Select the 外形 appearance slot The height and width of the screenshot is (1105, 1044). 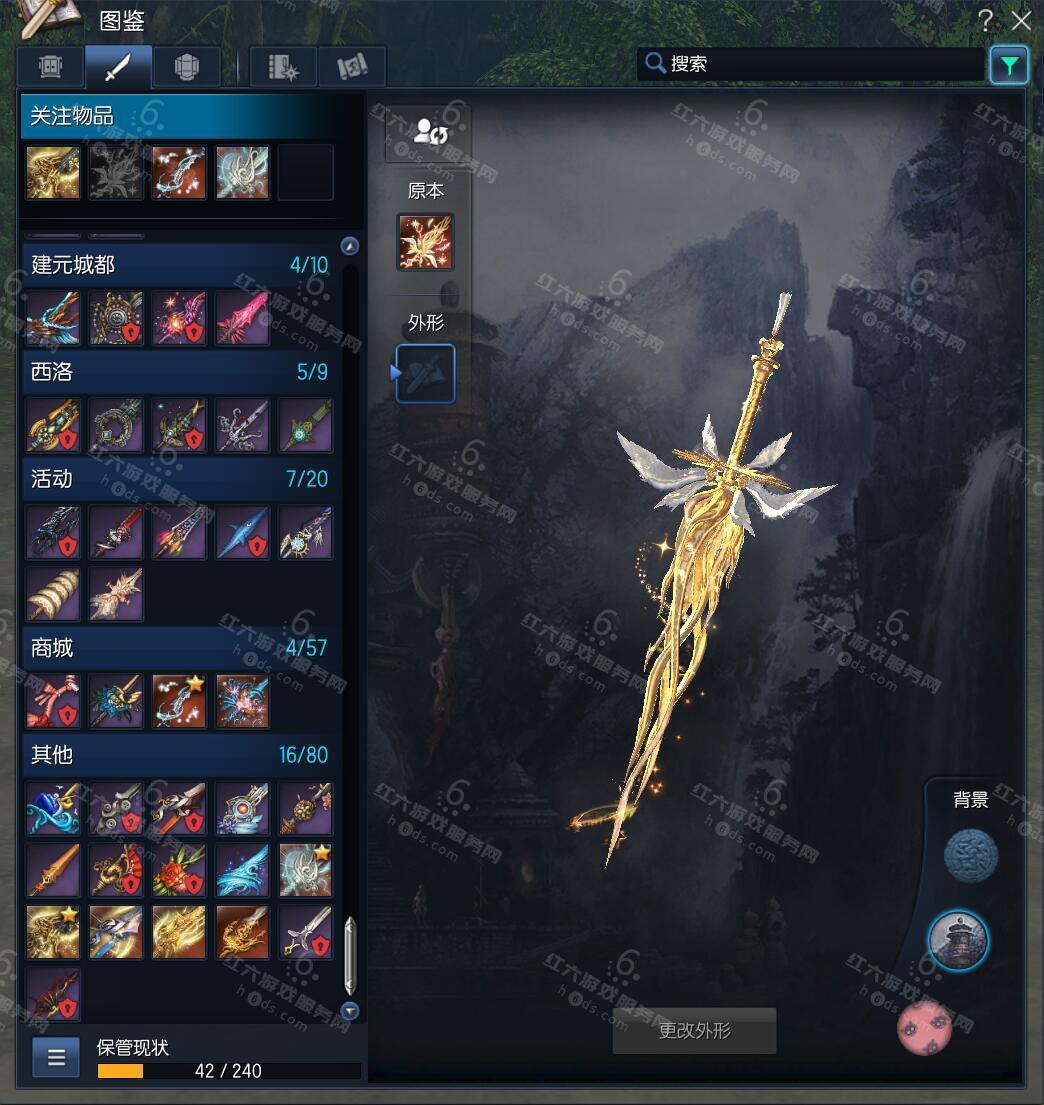click(x=426, y=373)
